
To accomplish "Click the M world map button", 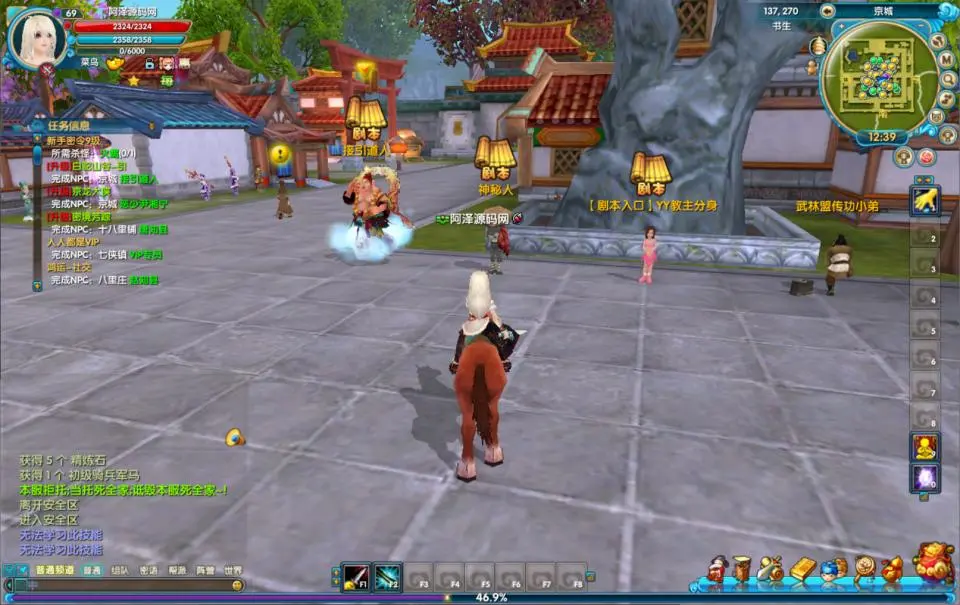I will pyautogui.click(x=946, y=59).
